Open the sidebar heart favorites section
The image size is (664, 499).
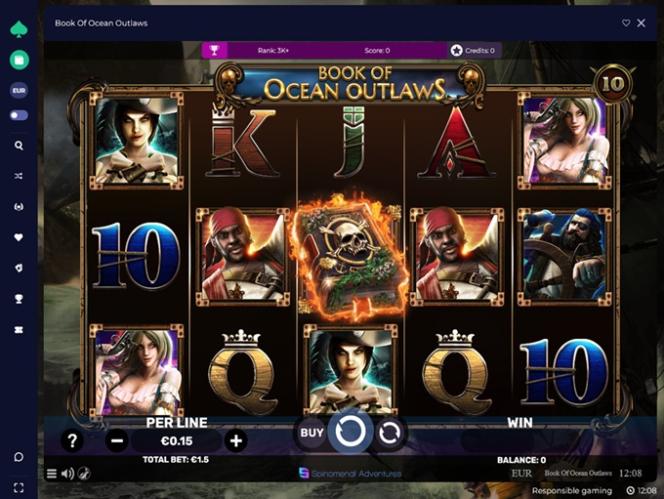(x=18, y=238)
